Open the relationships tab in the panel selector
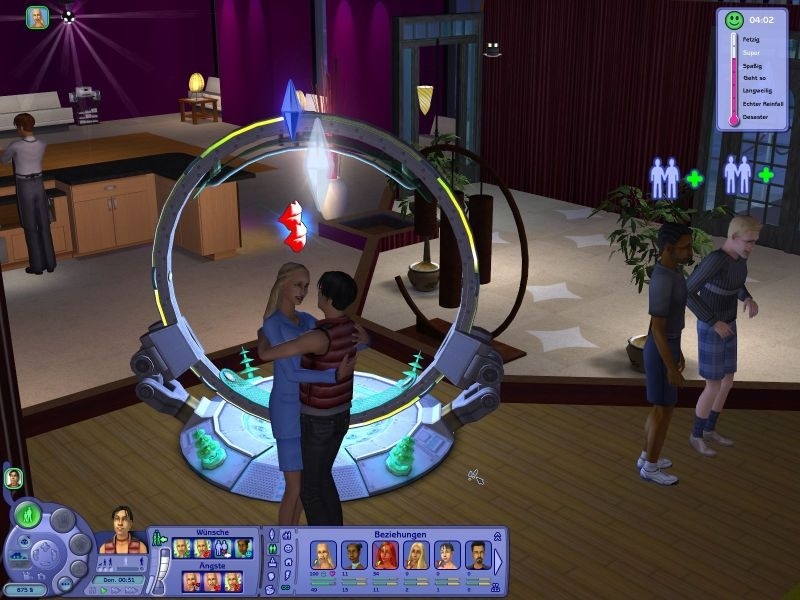Viewport: 800px width, 600px height. coord(271,548)
